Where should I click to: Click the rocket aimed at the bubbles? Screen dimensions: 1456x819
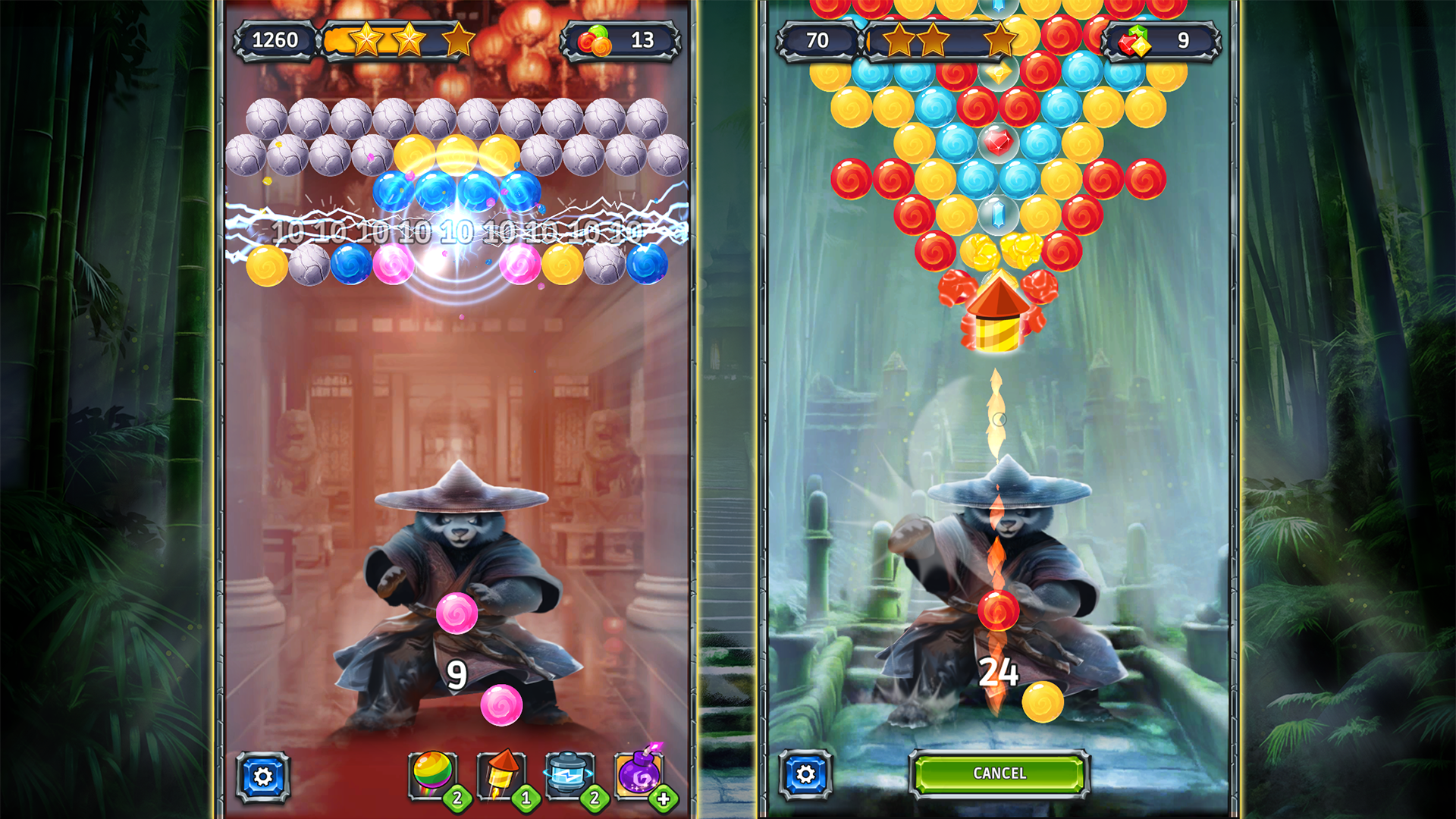999,315
